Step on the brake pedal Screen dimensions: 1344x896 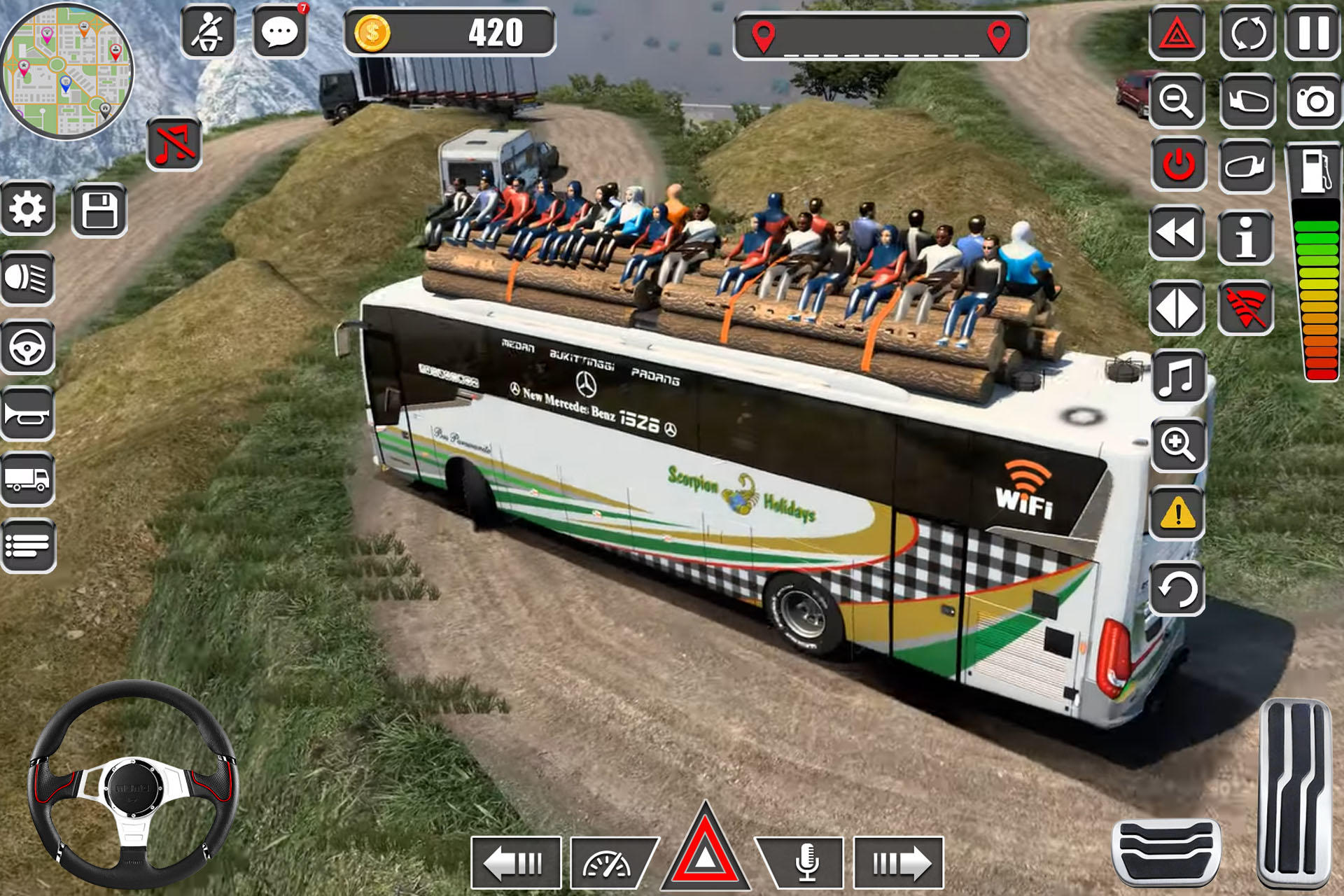[x=1166, y=850]
